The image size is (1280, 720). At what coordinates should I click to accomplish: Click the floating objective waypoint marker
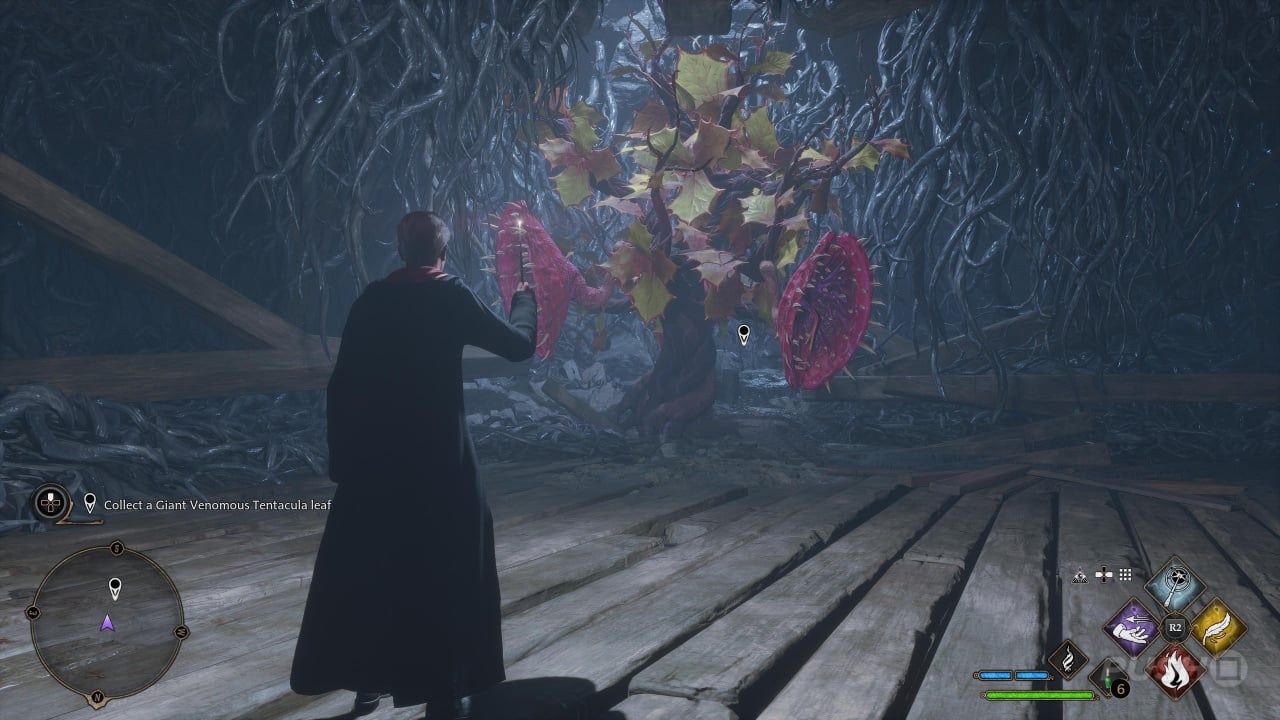click(743, 334)
